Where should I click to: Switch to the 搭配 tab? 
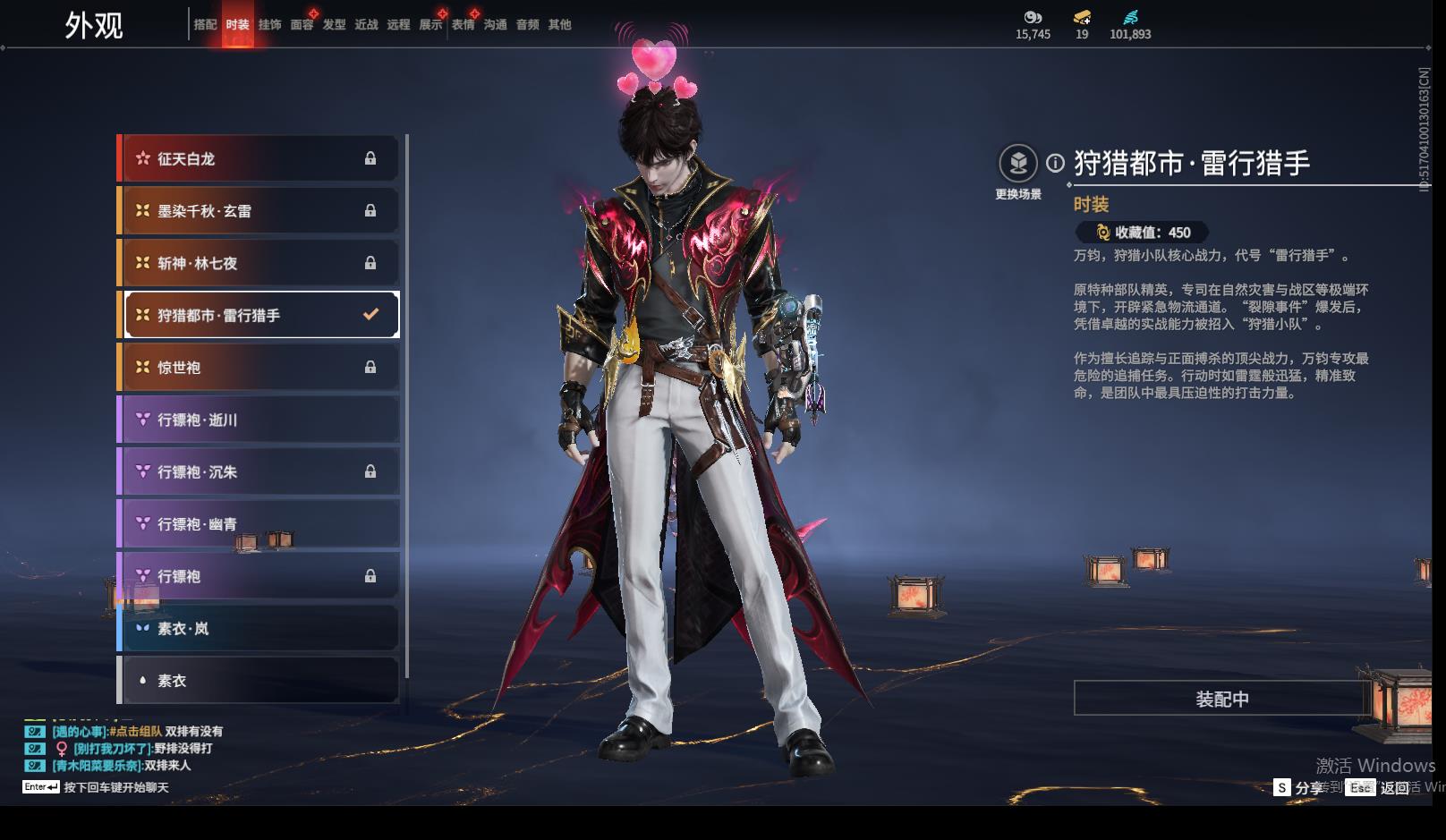(205, 25)
